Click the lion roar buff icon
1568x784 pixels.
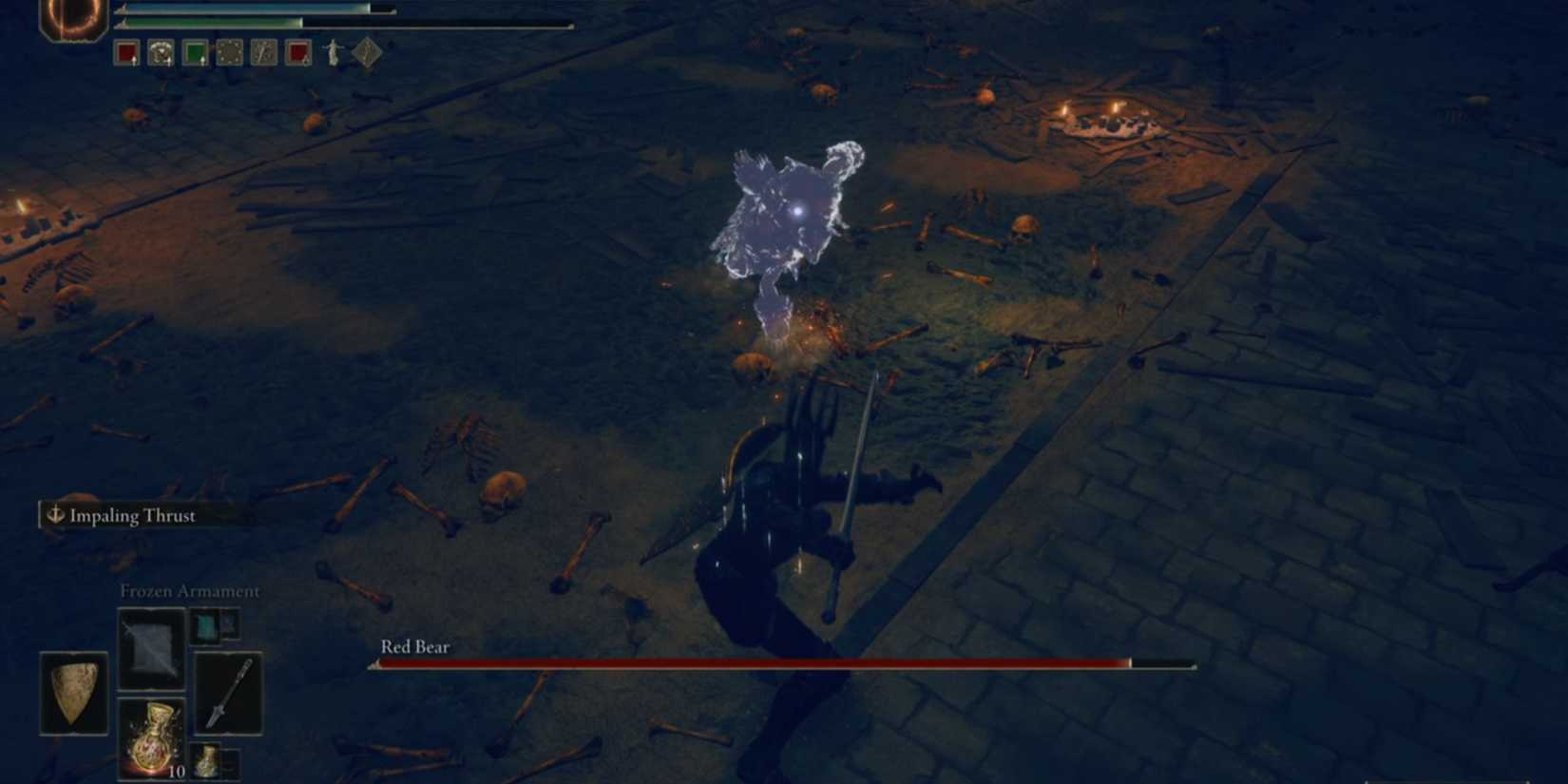[x=162, y=52]
